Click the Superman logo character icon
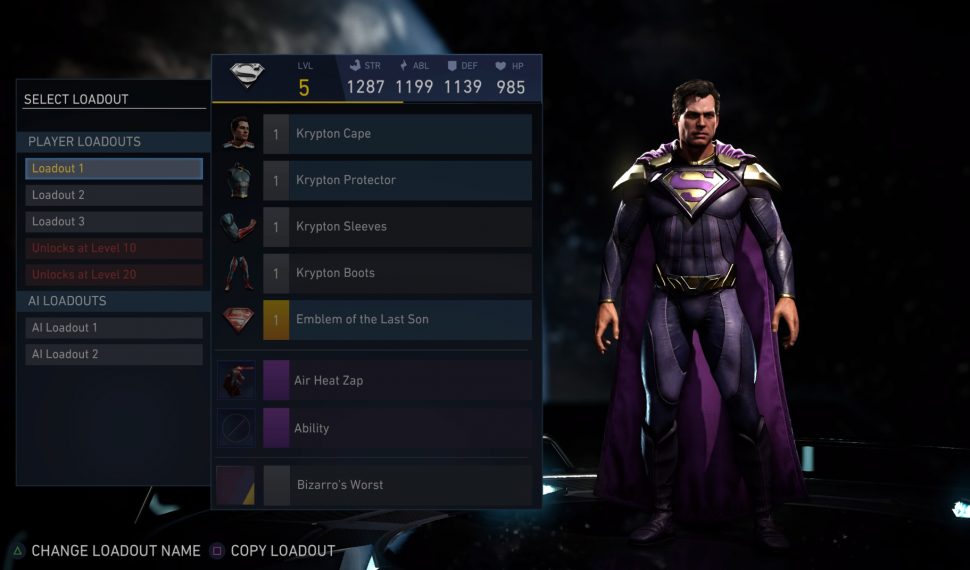 point(247,77)
